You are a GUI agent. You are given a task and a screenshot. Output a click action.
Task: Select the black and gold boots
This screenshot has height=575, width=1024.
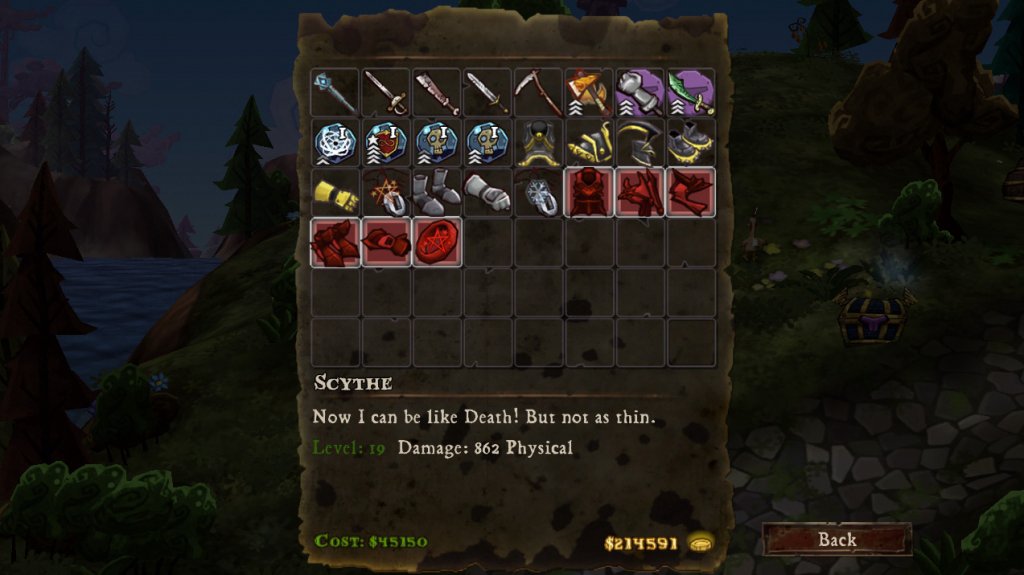[x=692, y=143]
